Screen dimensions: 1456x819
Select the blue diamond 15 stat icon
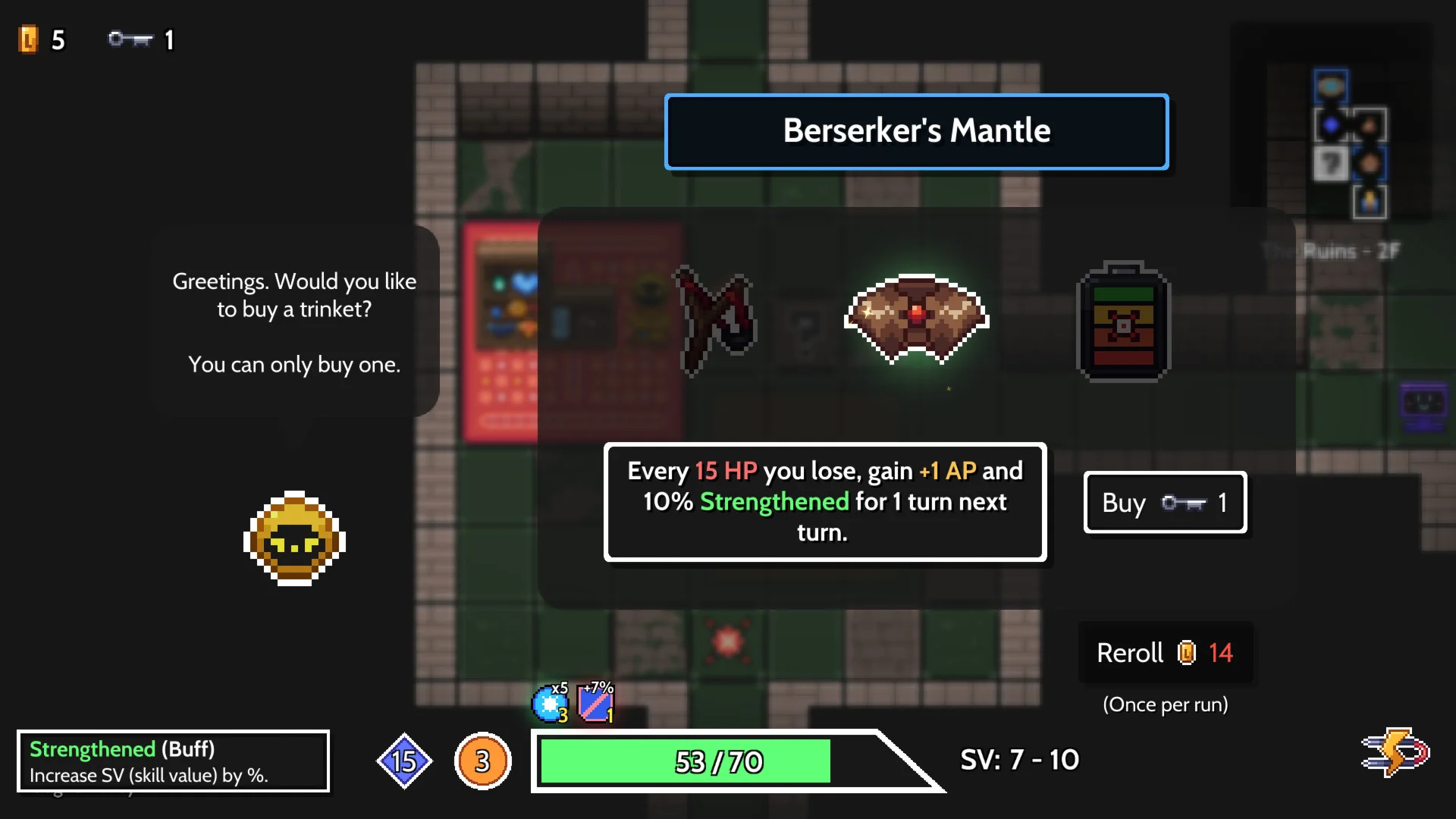pos(404,761)
